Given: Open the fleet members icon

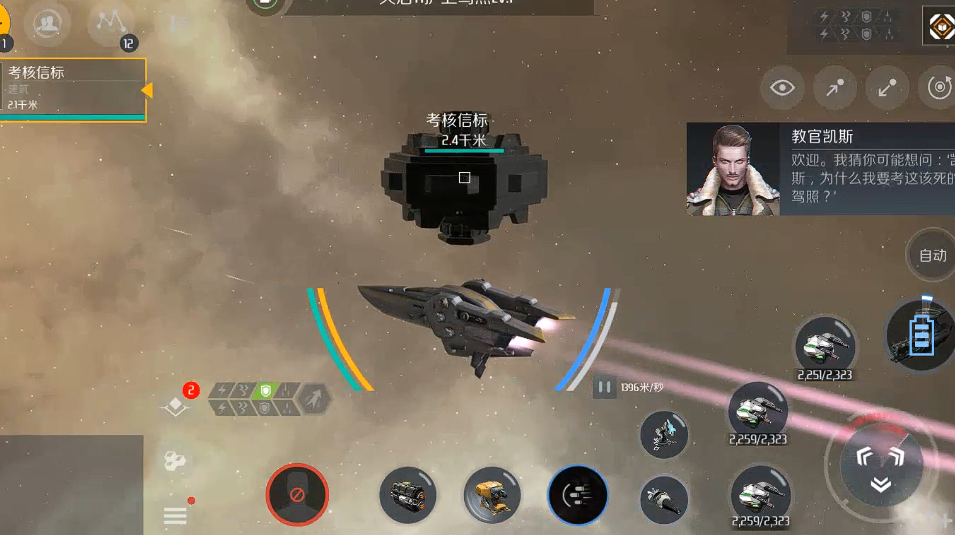Looking at the screenshot, I should [x=46, y=25].
